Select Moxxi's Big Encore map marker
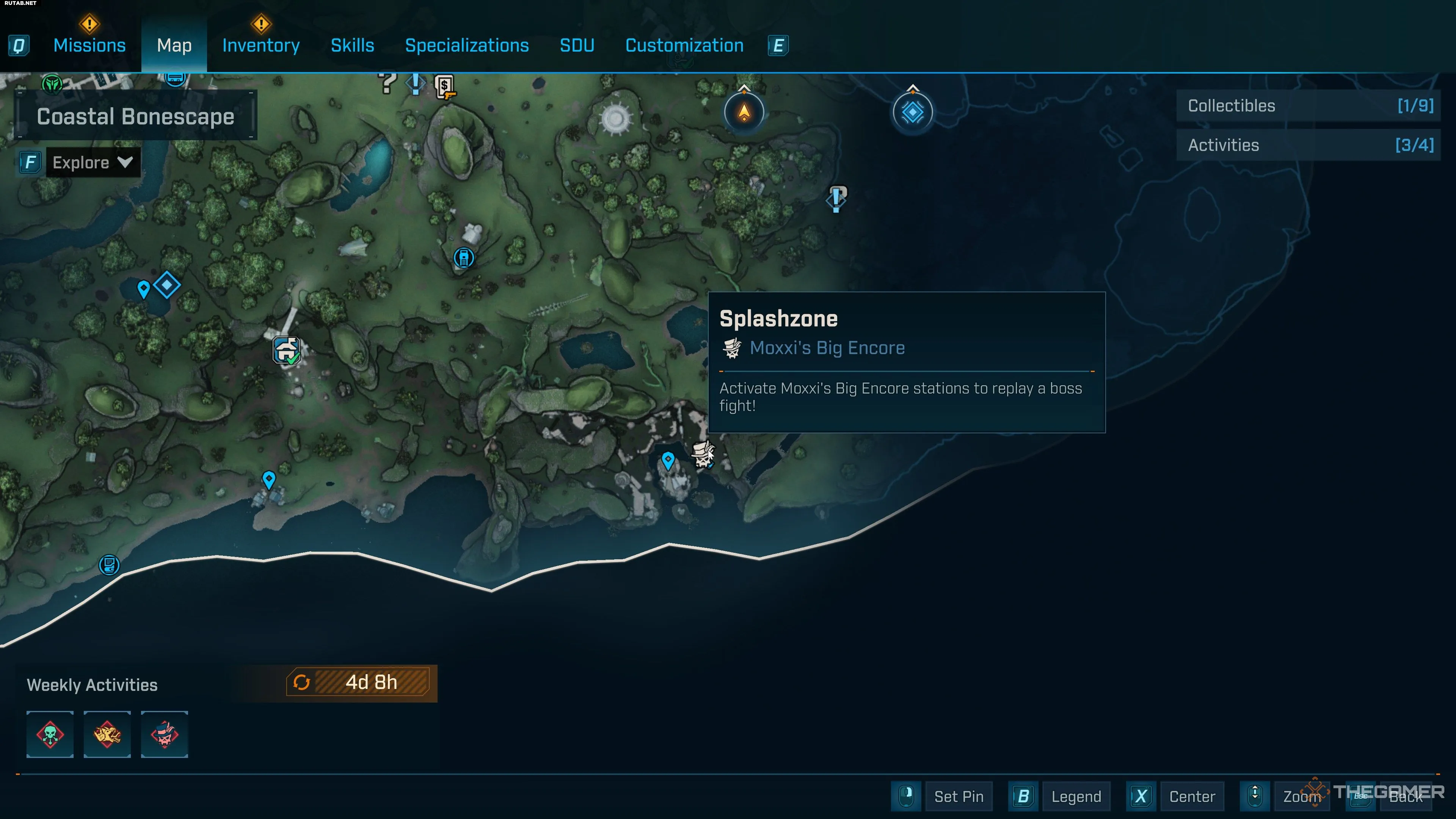The width and height of the screenshot is (1456, 819). pyautogui.click(x=703, y=455)
